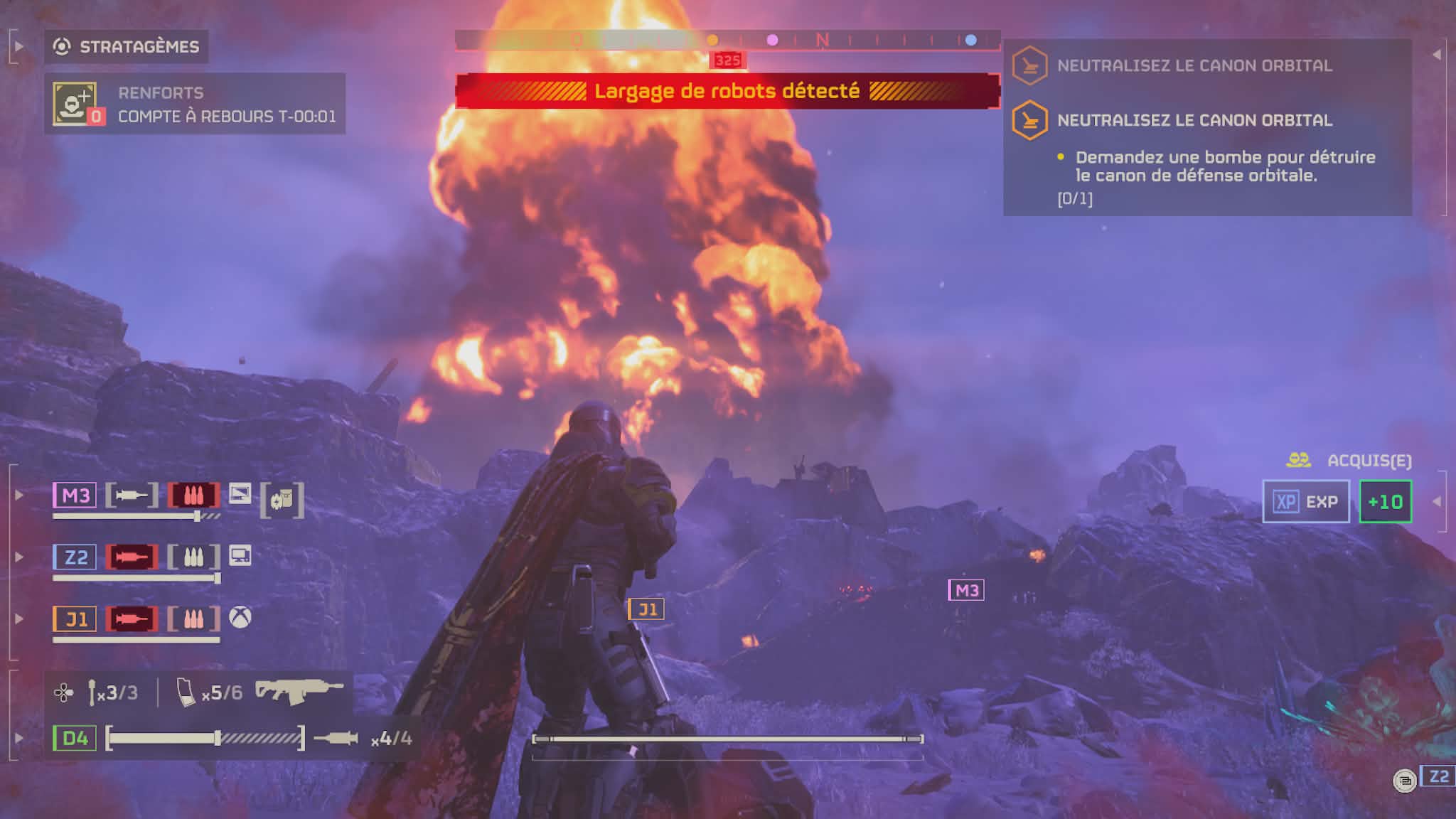Screen dimensions: 1456x819
Task: Click the green +10 reward box
Action: coord(1385,502)
